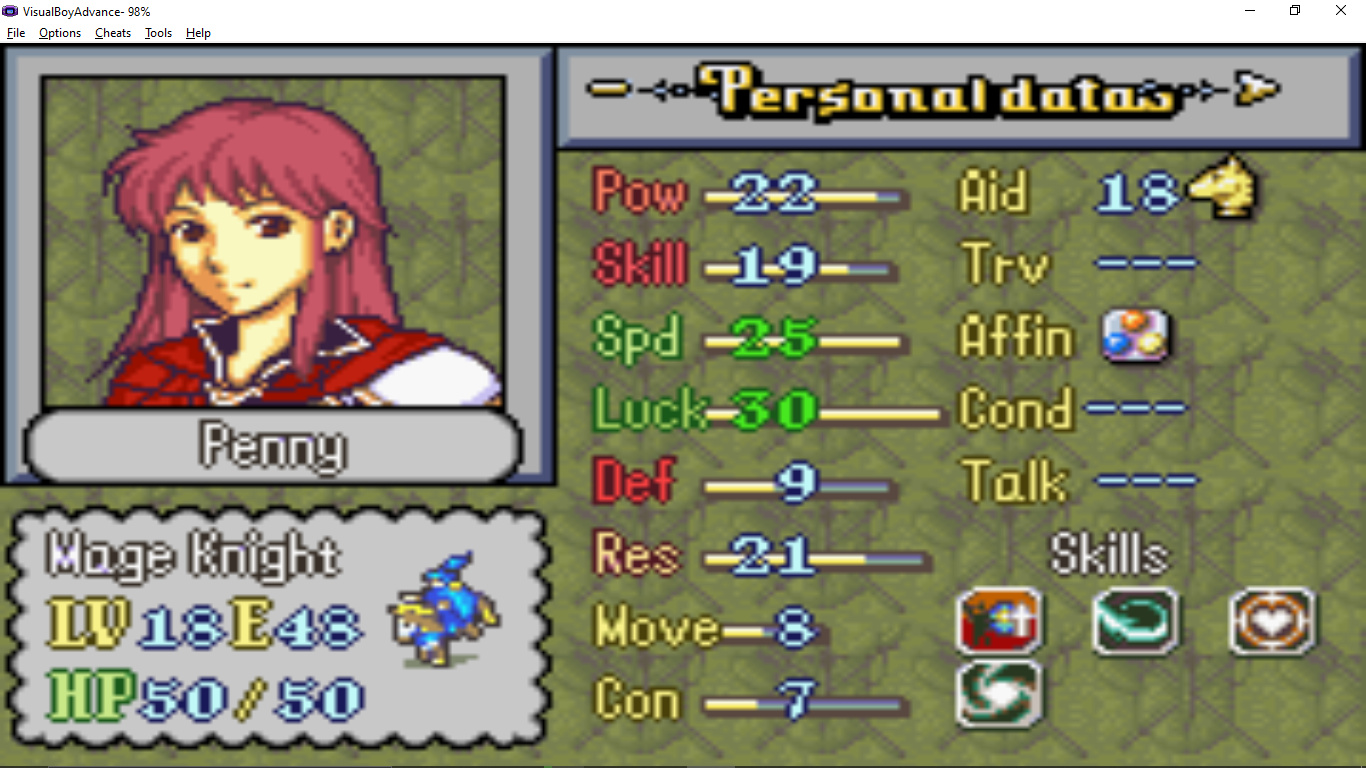Close the VisualBoyAdvance window
Viewport: 1366px width, 768px height.
coord(1341,11)
